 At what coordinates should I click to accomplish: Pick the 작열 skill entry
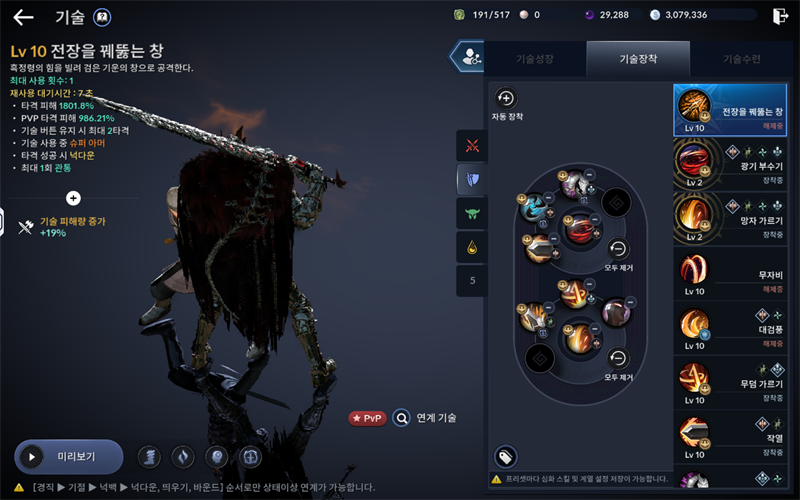coord(730,435)
